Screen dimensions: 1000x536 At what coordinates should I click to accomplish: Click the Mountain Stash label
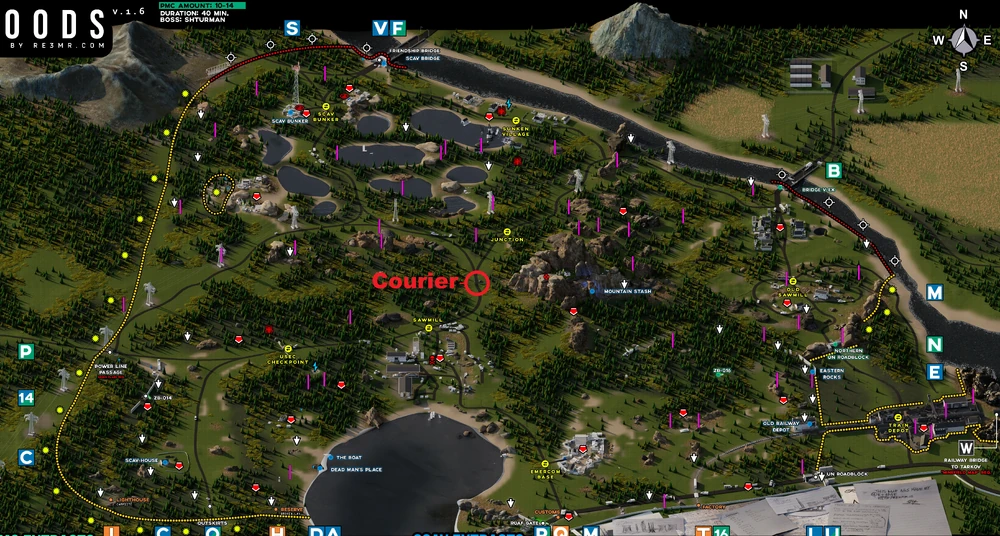coord(627,292)
